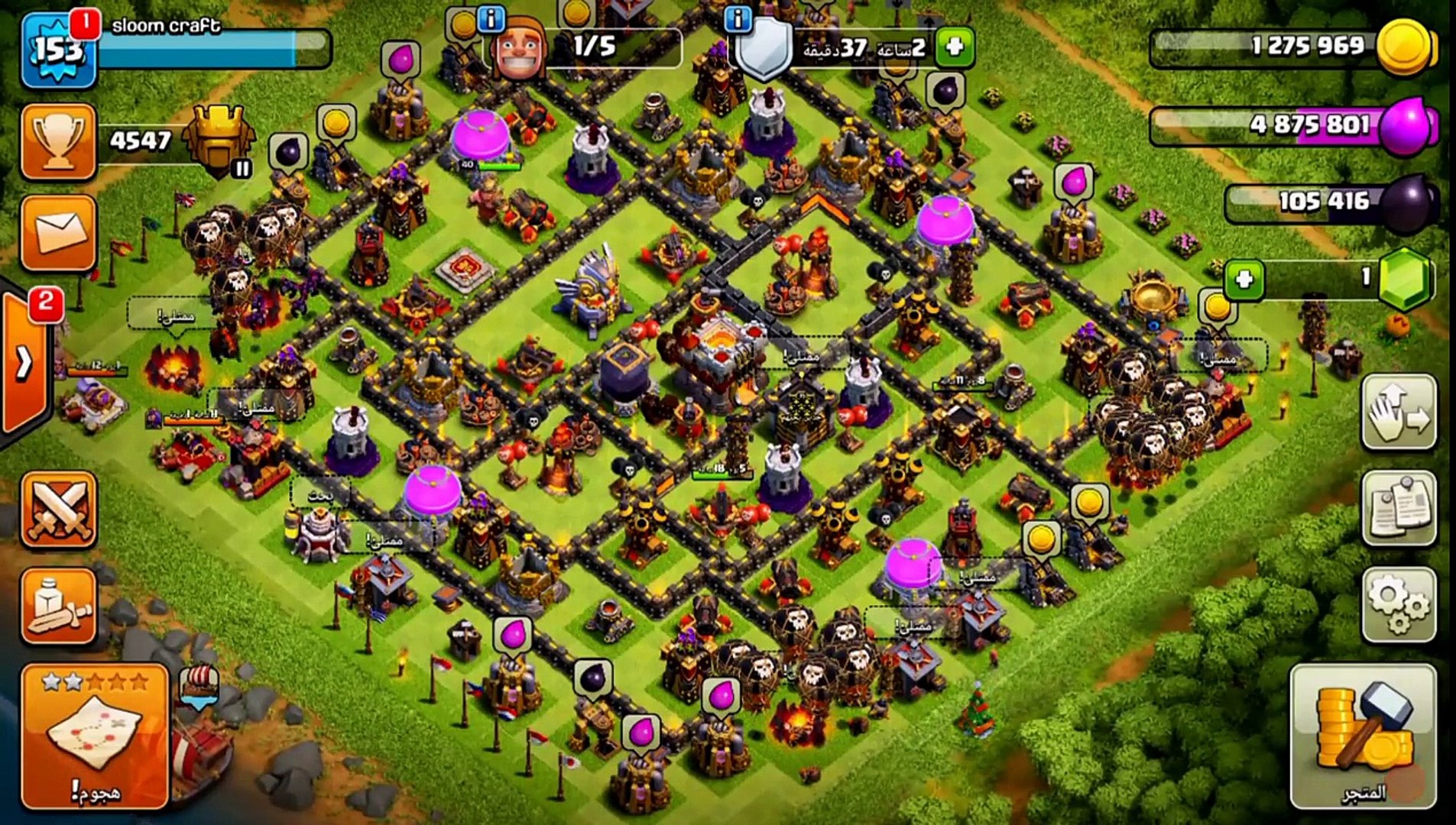Add gems with the green plus

pyautogui.click(x=1244, y=280)
